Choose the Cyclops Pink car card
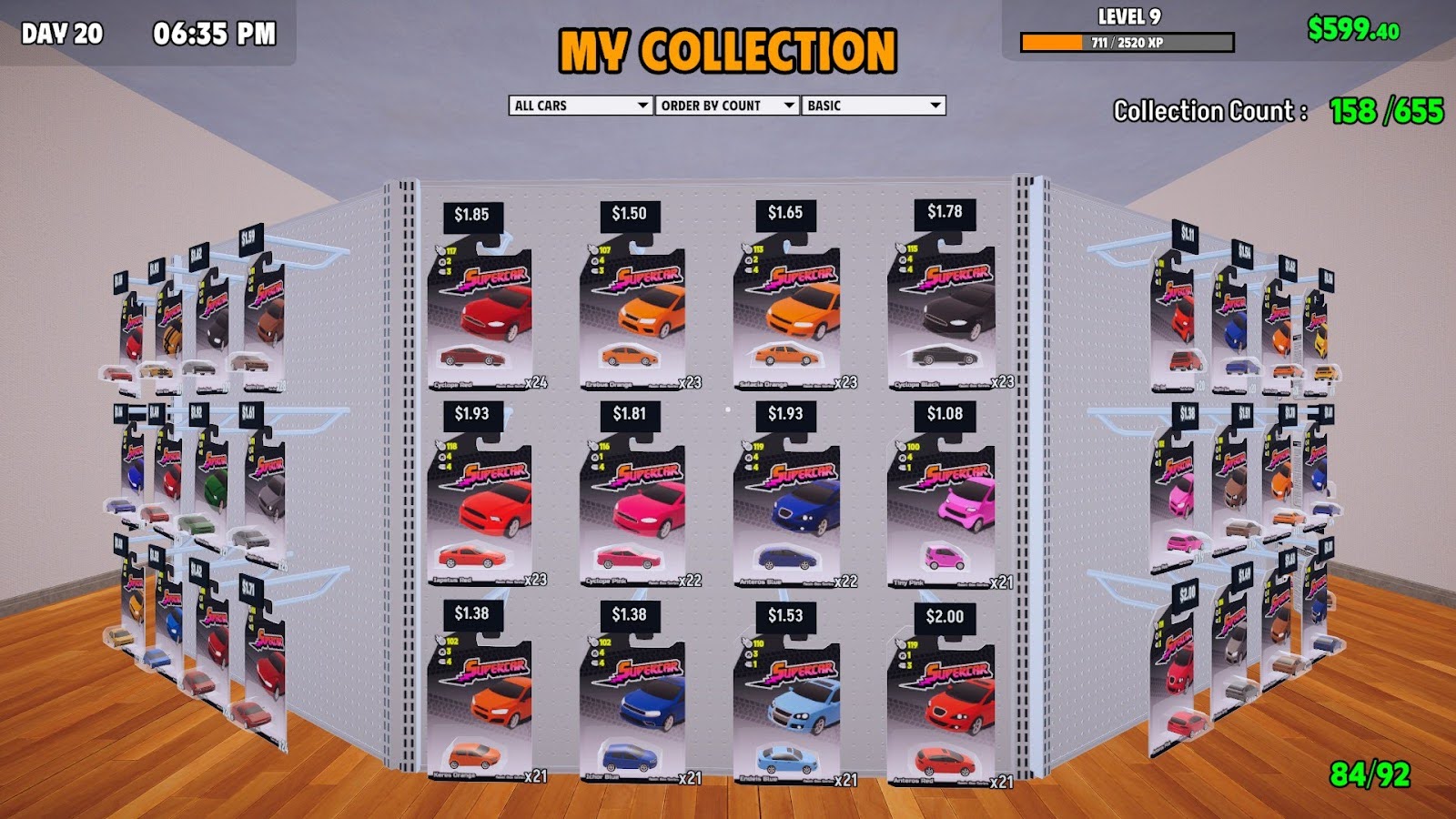This screenshot has height=819, width=1456. 632,512
